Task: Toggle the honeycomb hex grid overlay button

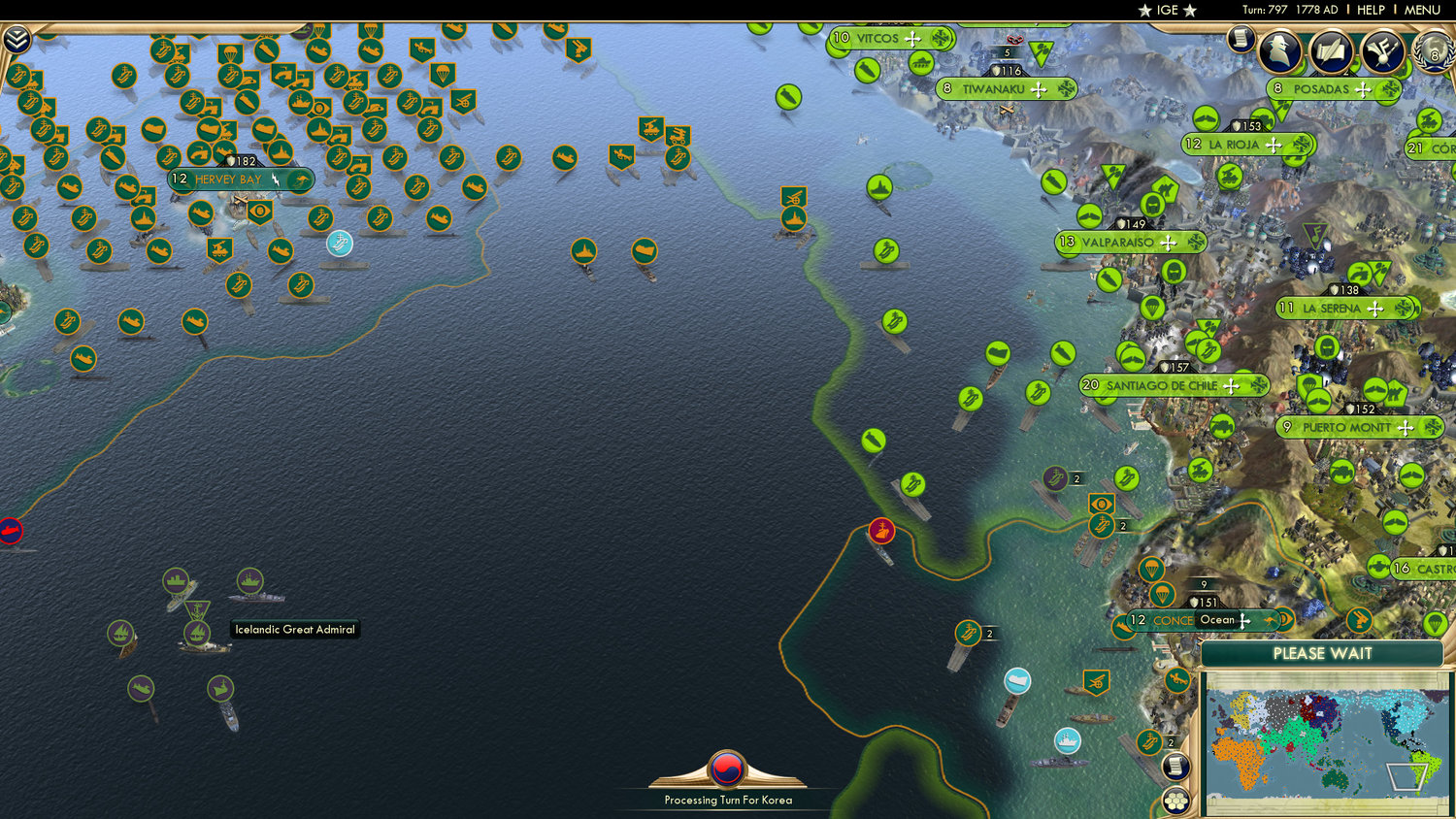Action: point(1177,801)
